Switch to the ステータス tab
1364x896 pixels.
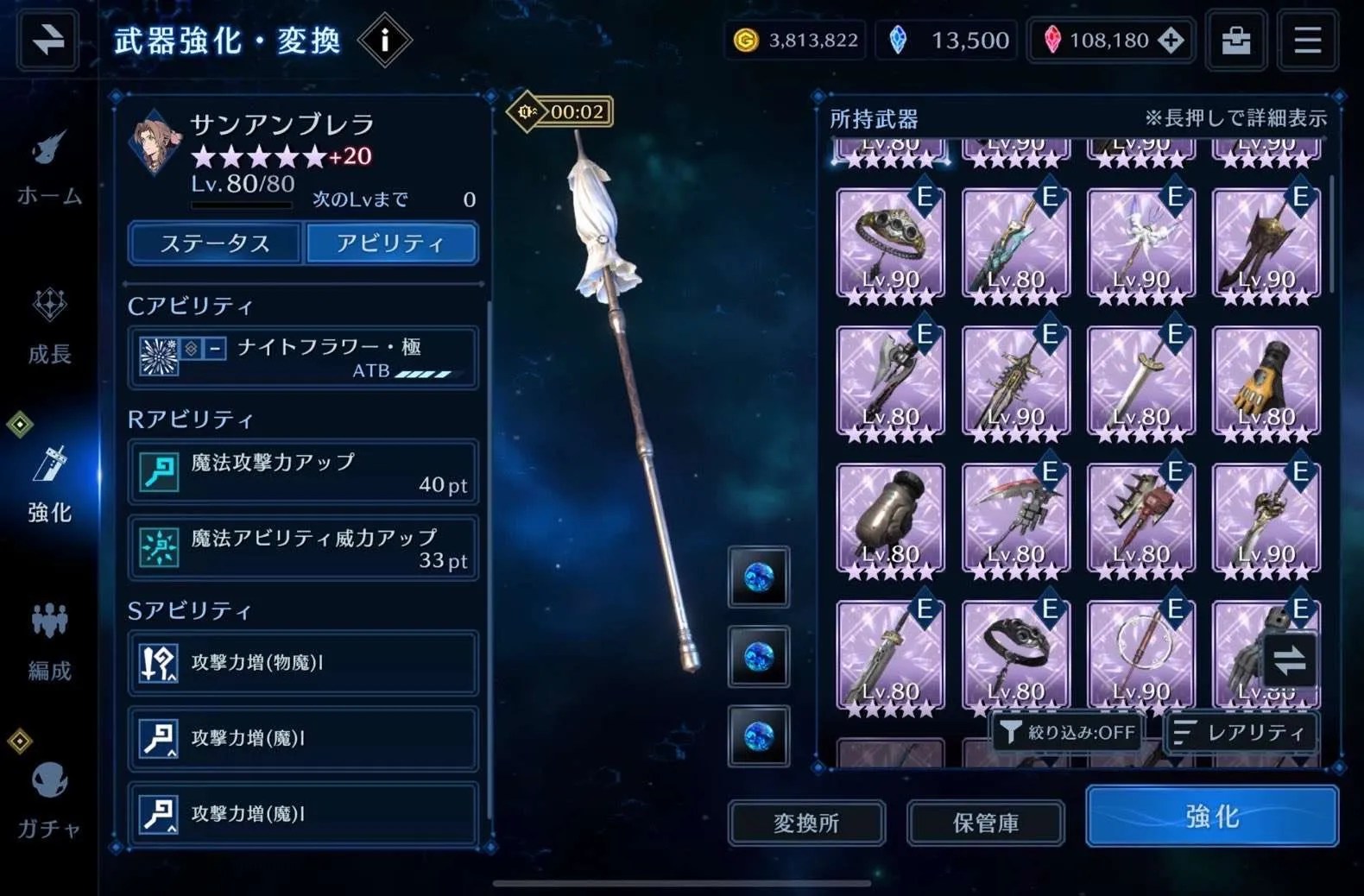[215, 243]
